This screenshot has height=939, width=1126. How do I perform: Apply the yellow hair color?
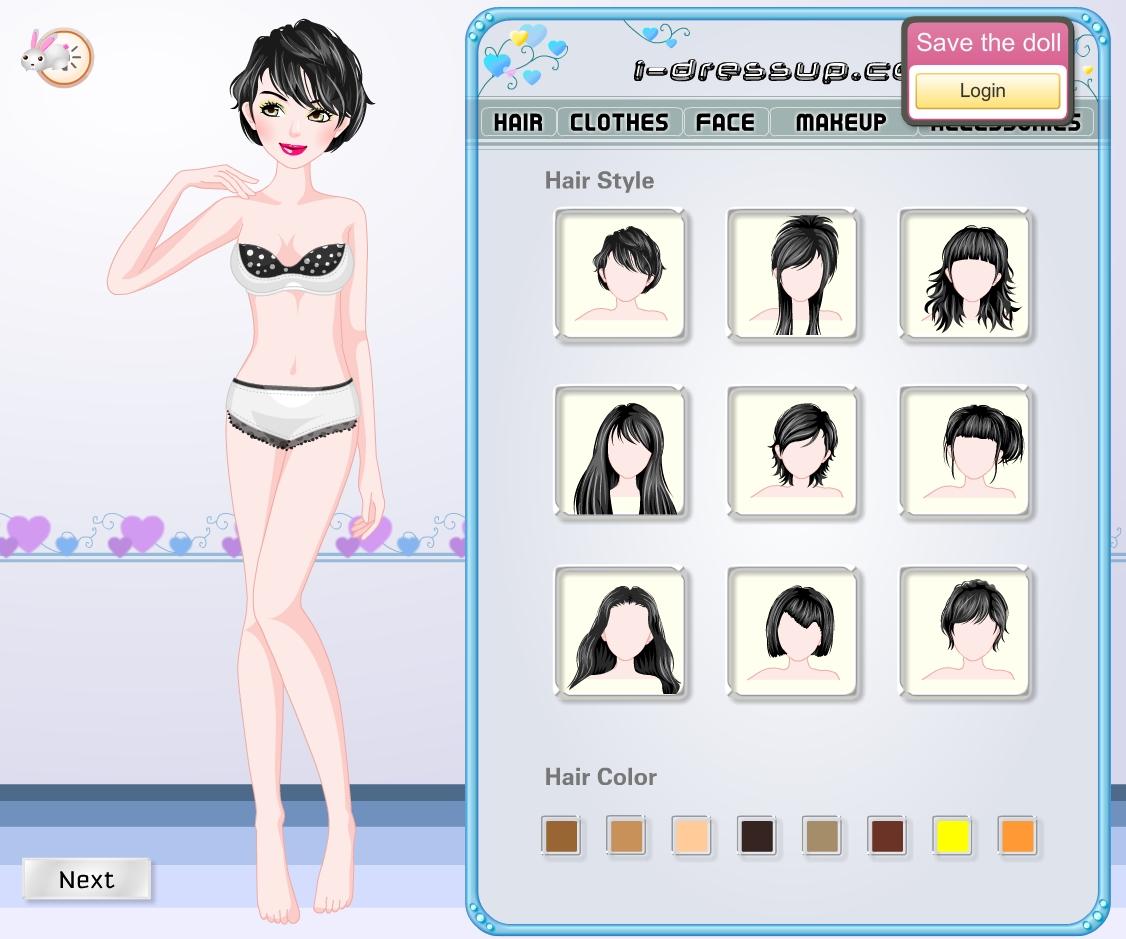click(x=952, y=836)
